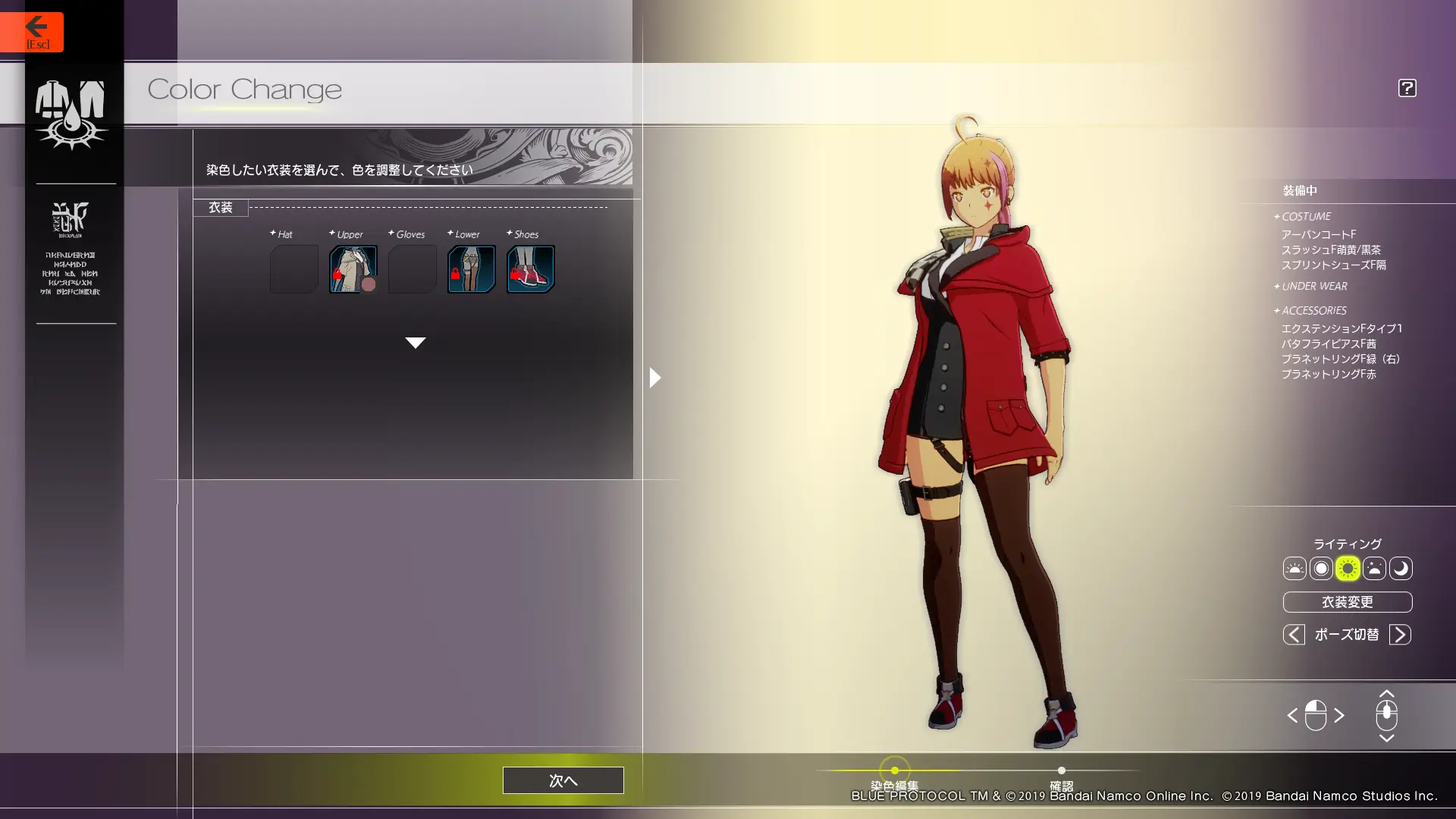Click the right-pointing panel arrow
Viewport: 1456px width, 819px height.
coord(655,377)
